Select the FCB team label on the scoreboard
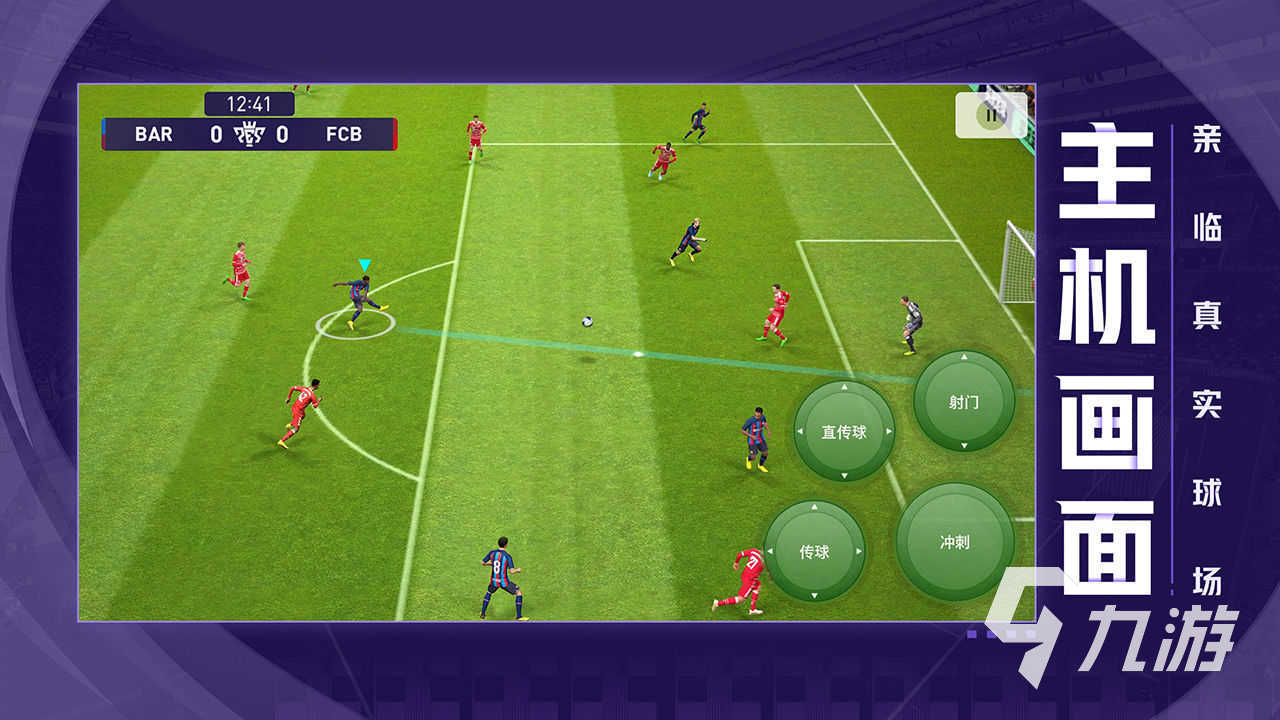Screen dimensions: 1280x720 point(345,134)
